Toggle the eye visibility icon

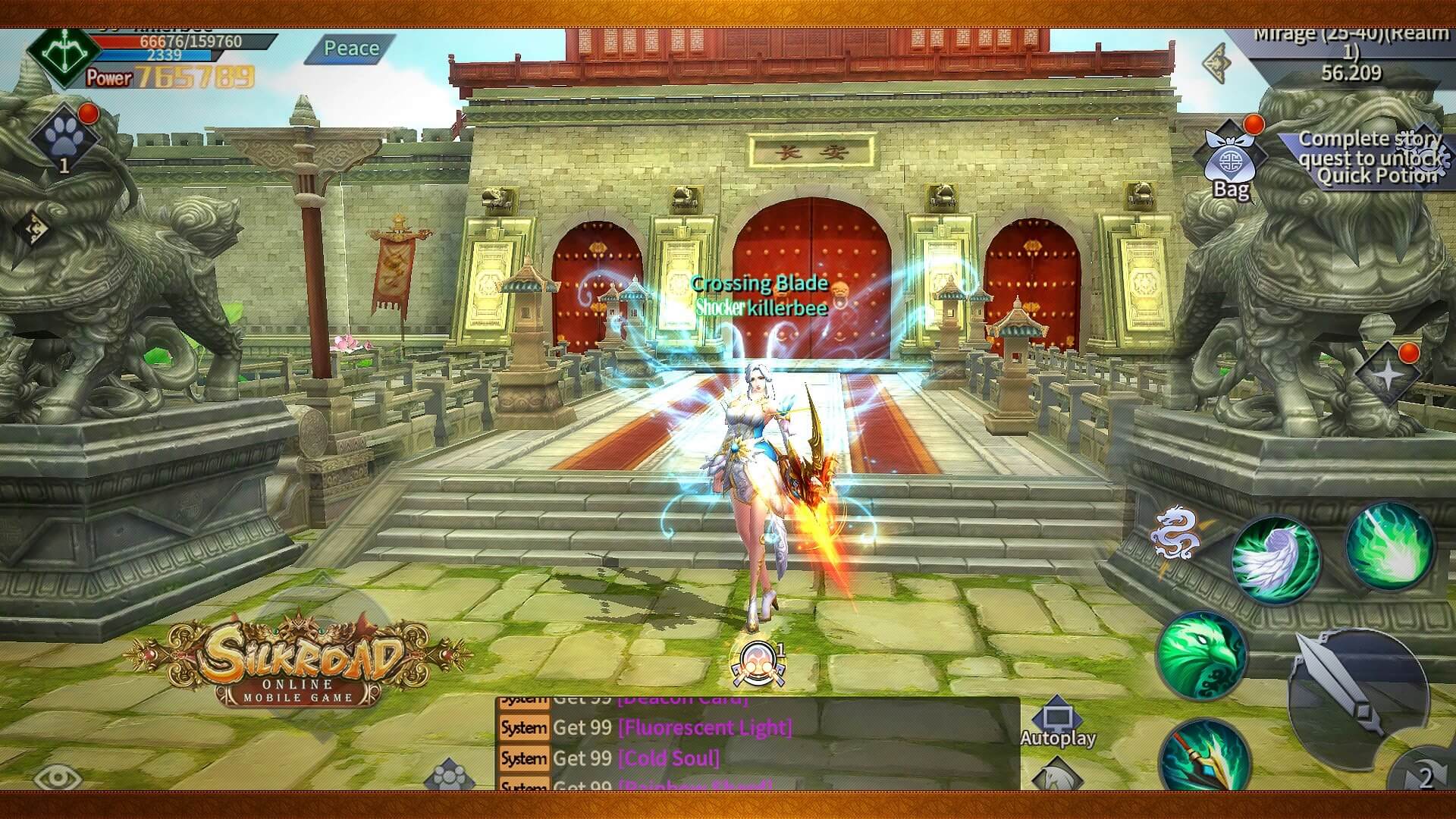point(58,777)
